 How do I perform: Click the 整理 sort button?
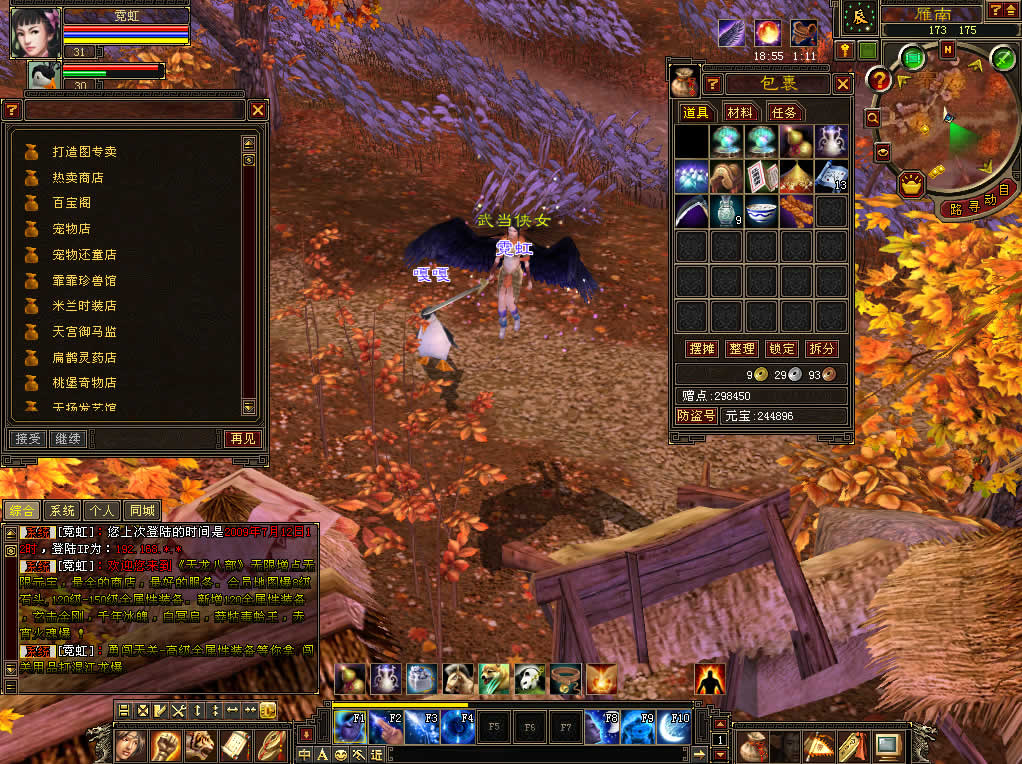tap(742, 349)
